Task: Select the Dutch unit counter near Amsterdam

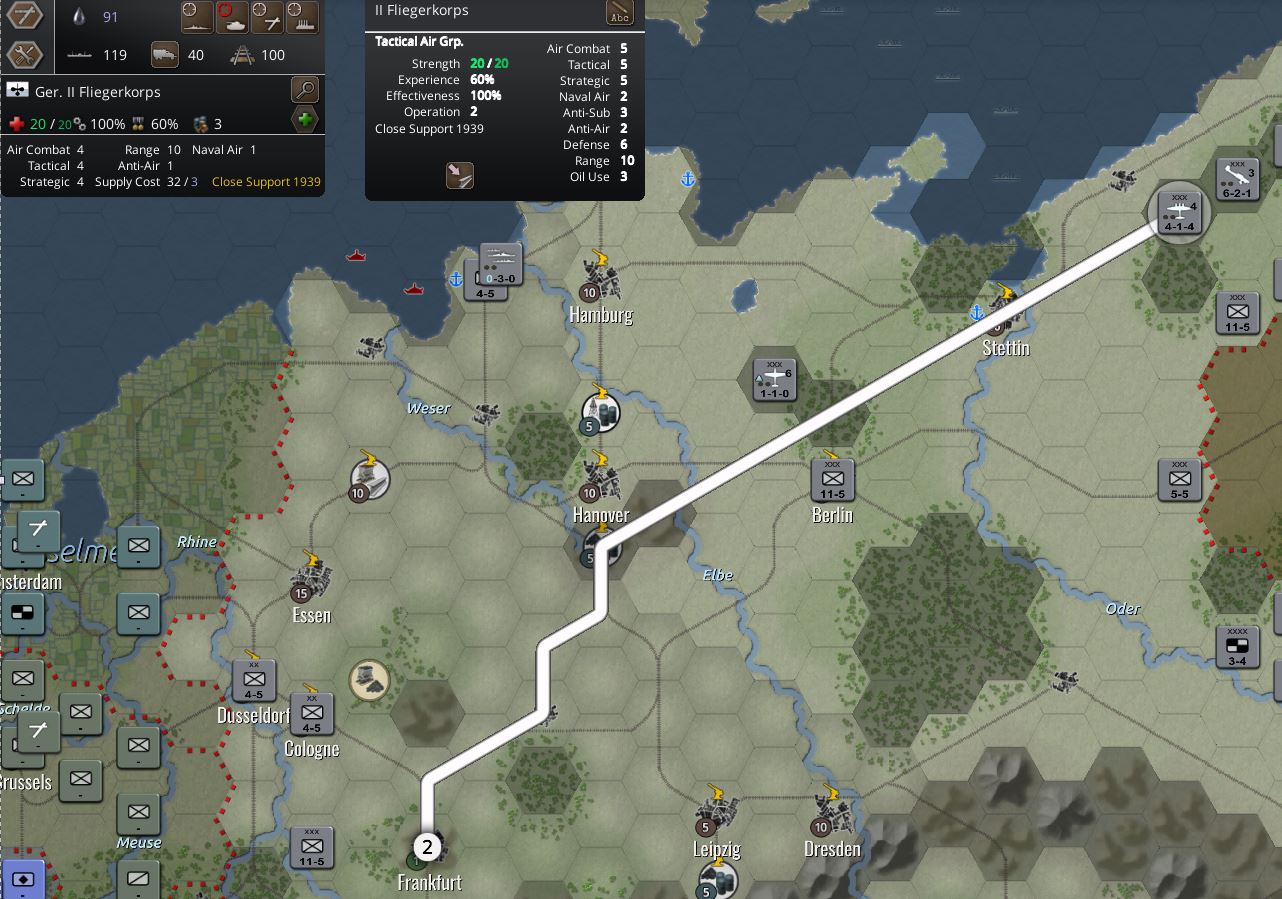Action: [22, 612]
